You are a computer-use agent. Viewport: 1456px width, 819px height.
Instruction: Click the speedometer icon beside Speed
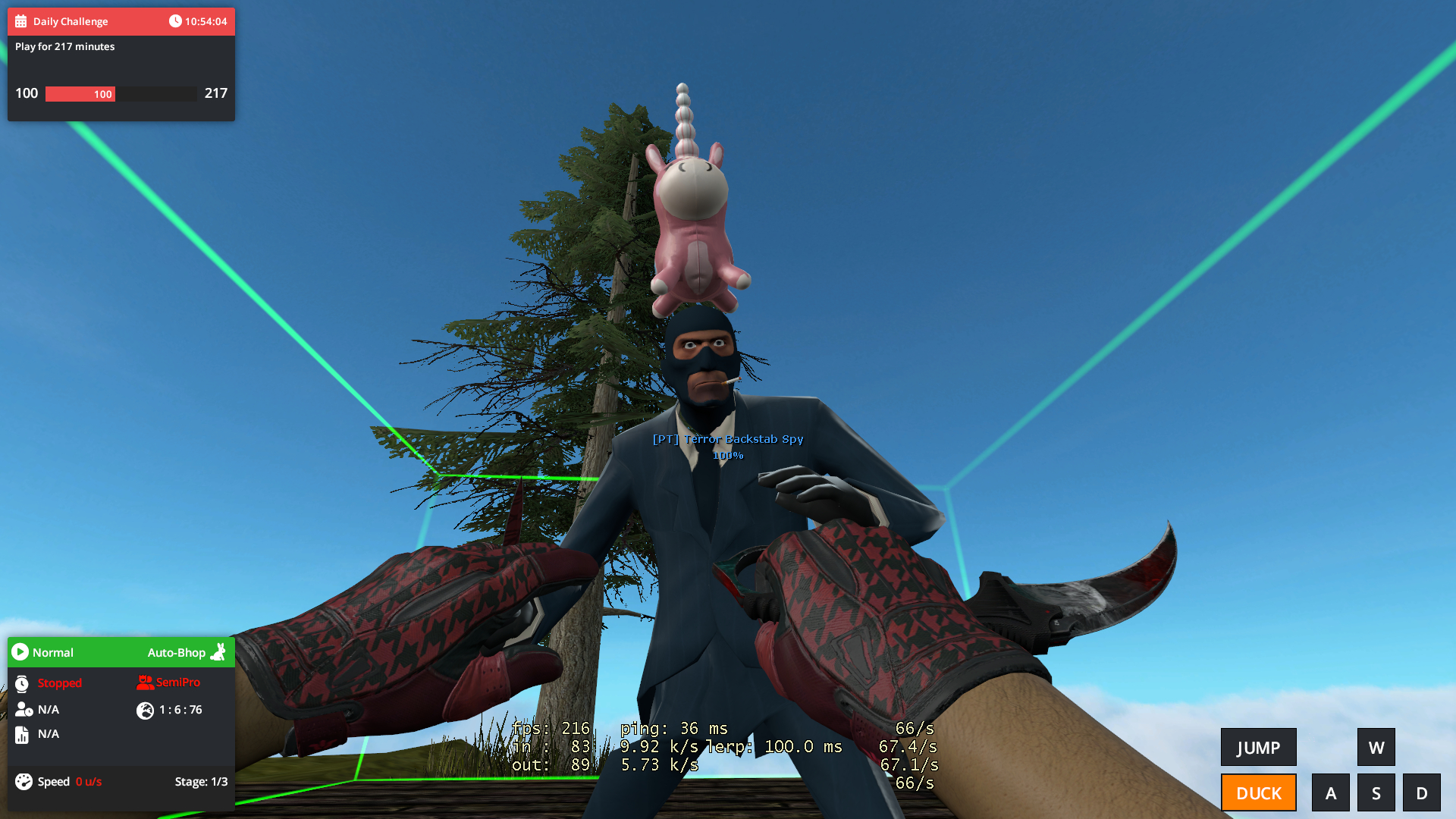23,781
